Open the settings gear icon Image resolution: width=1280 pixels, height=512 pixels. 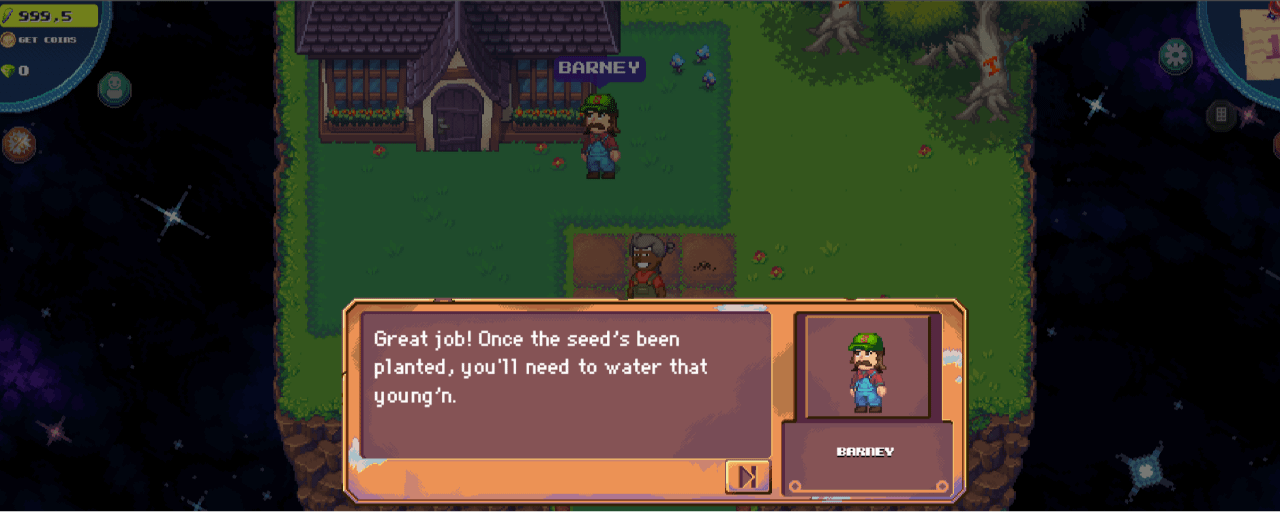tap(1176, 55)
